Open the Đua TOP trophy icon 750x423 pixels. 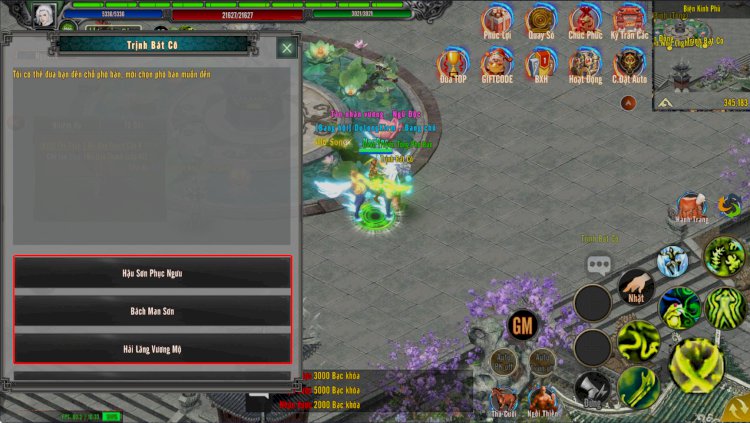pyautogui.click(x=453, y=63)
